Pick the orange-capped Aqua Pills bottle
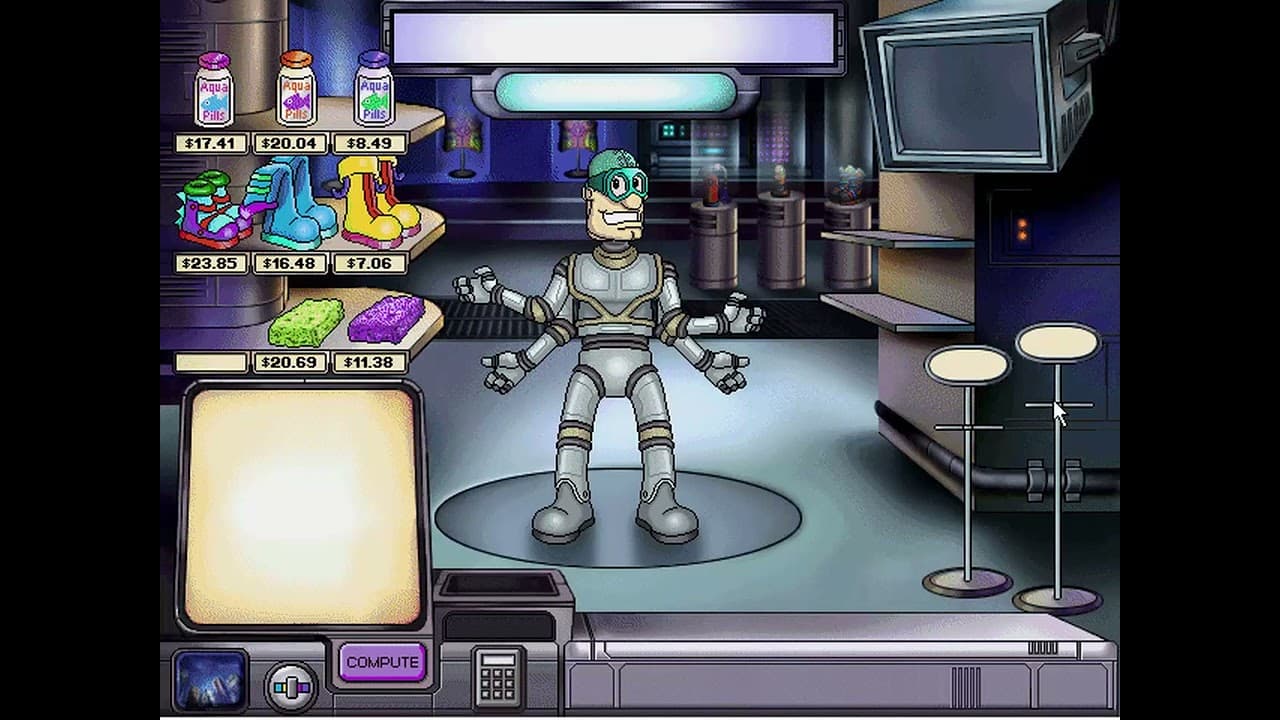This screenshot has width=1280, height=720. [294, 92]
